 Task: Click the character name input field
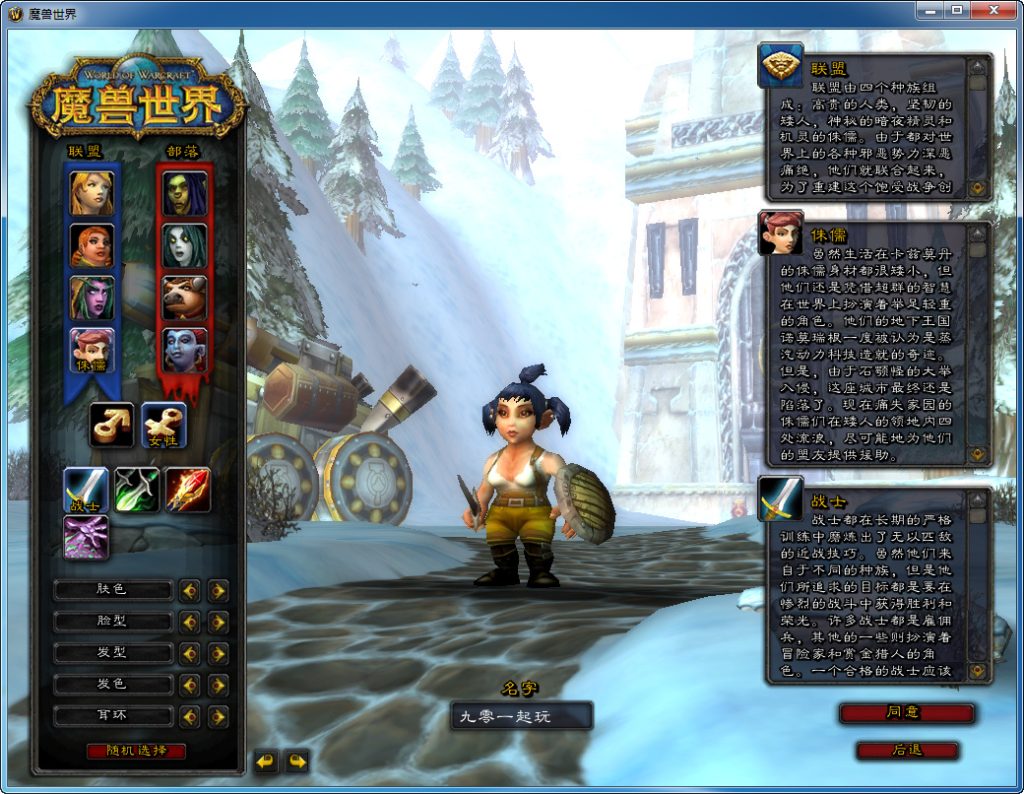[520, 716]
